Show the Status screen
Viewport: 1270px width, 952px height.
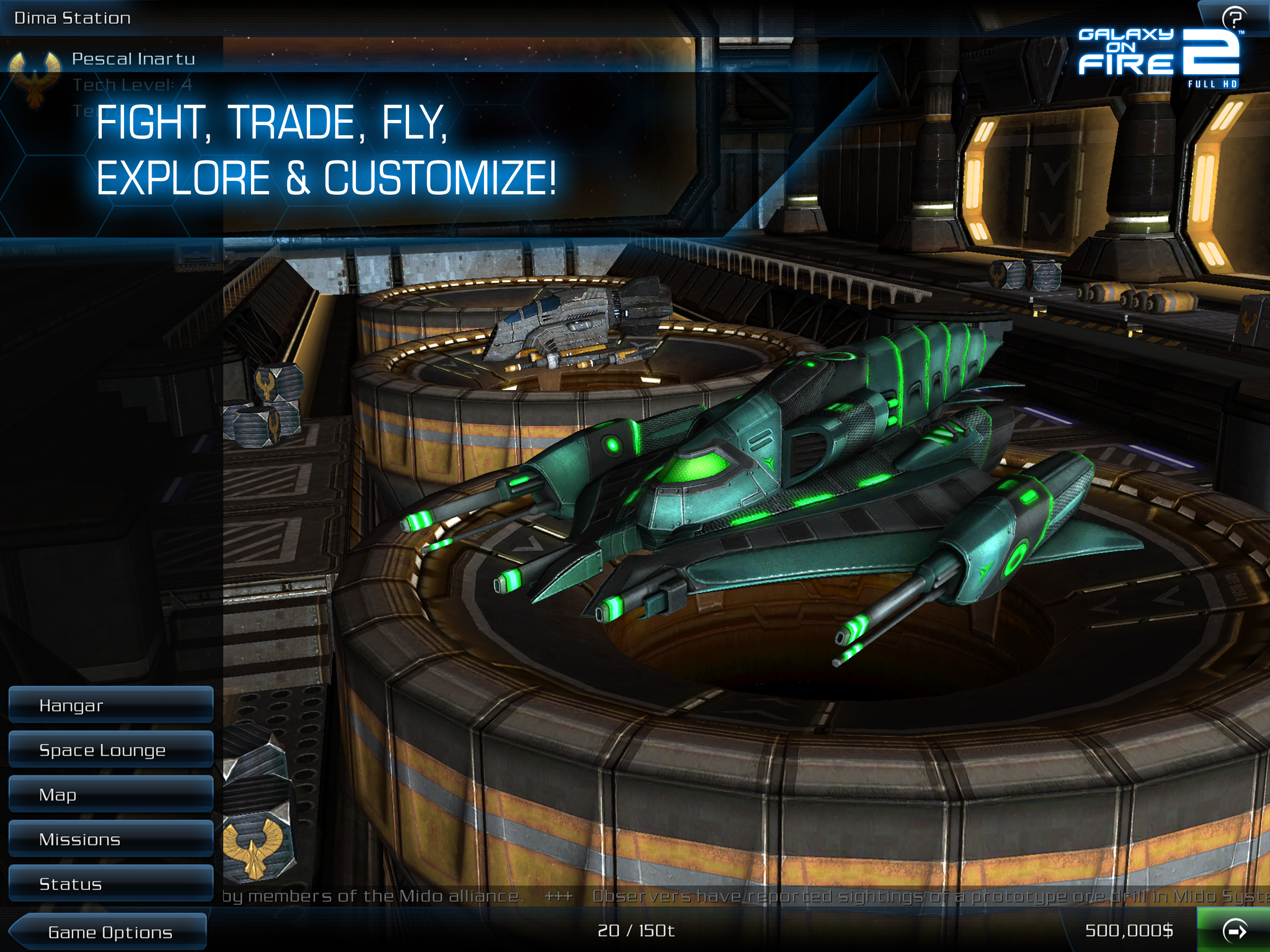[x=111, y=884]
